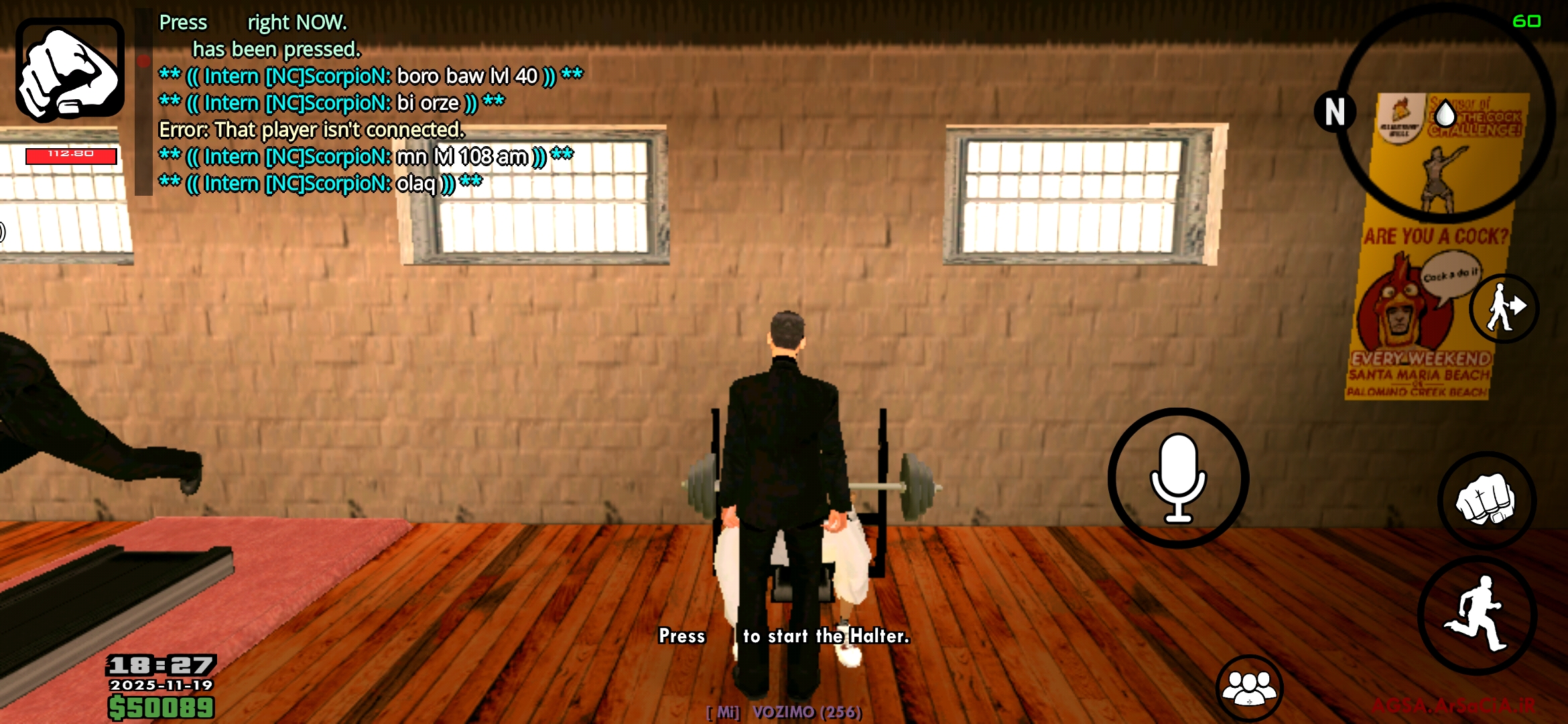The image size is (1568, 724).
Task: Tap the fist weapon icon
Action: (70, 70)
